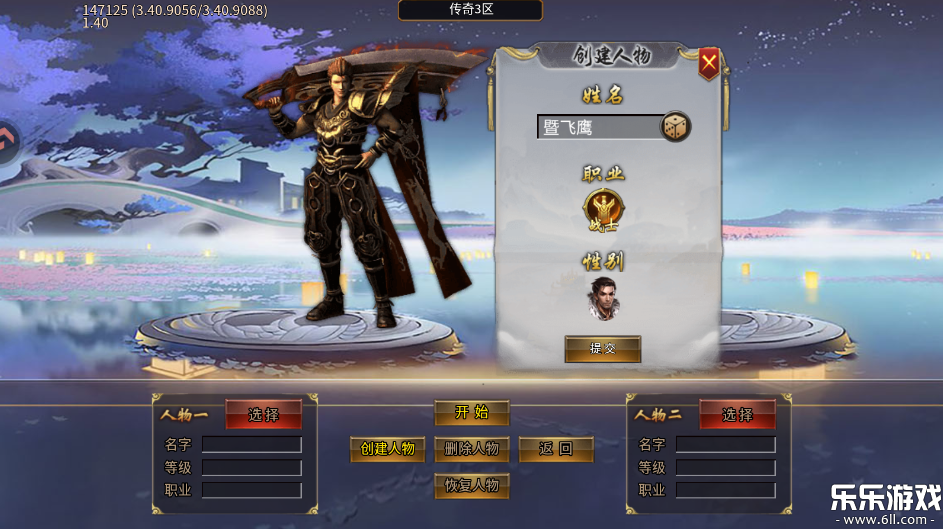Open 创建人物 create character
This screenshot has height=529, width=943.
(387, 449)
